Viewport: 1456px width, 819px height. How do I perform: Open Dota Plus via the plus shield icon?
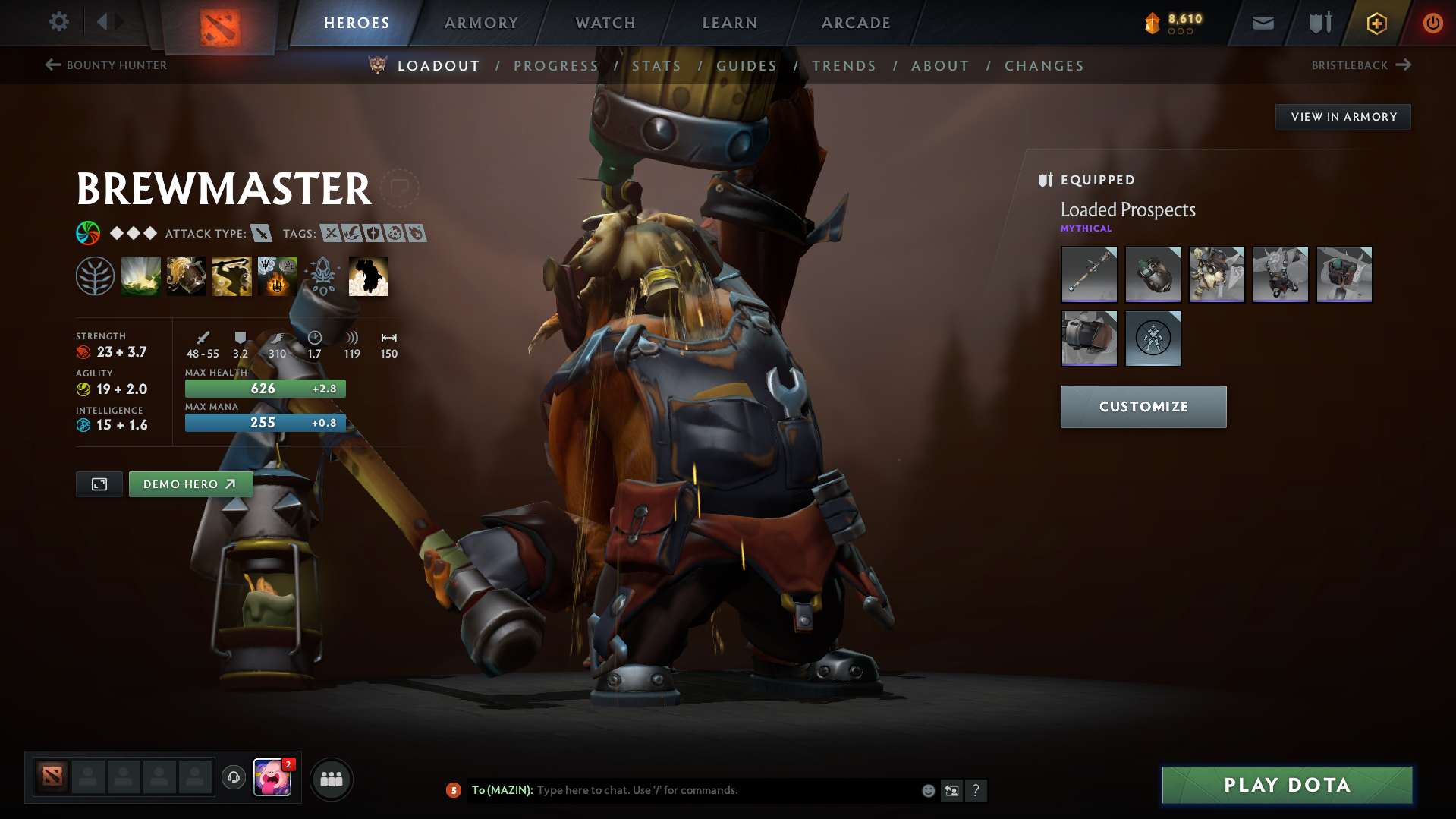point(1376,22)
